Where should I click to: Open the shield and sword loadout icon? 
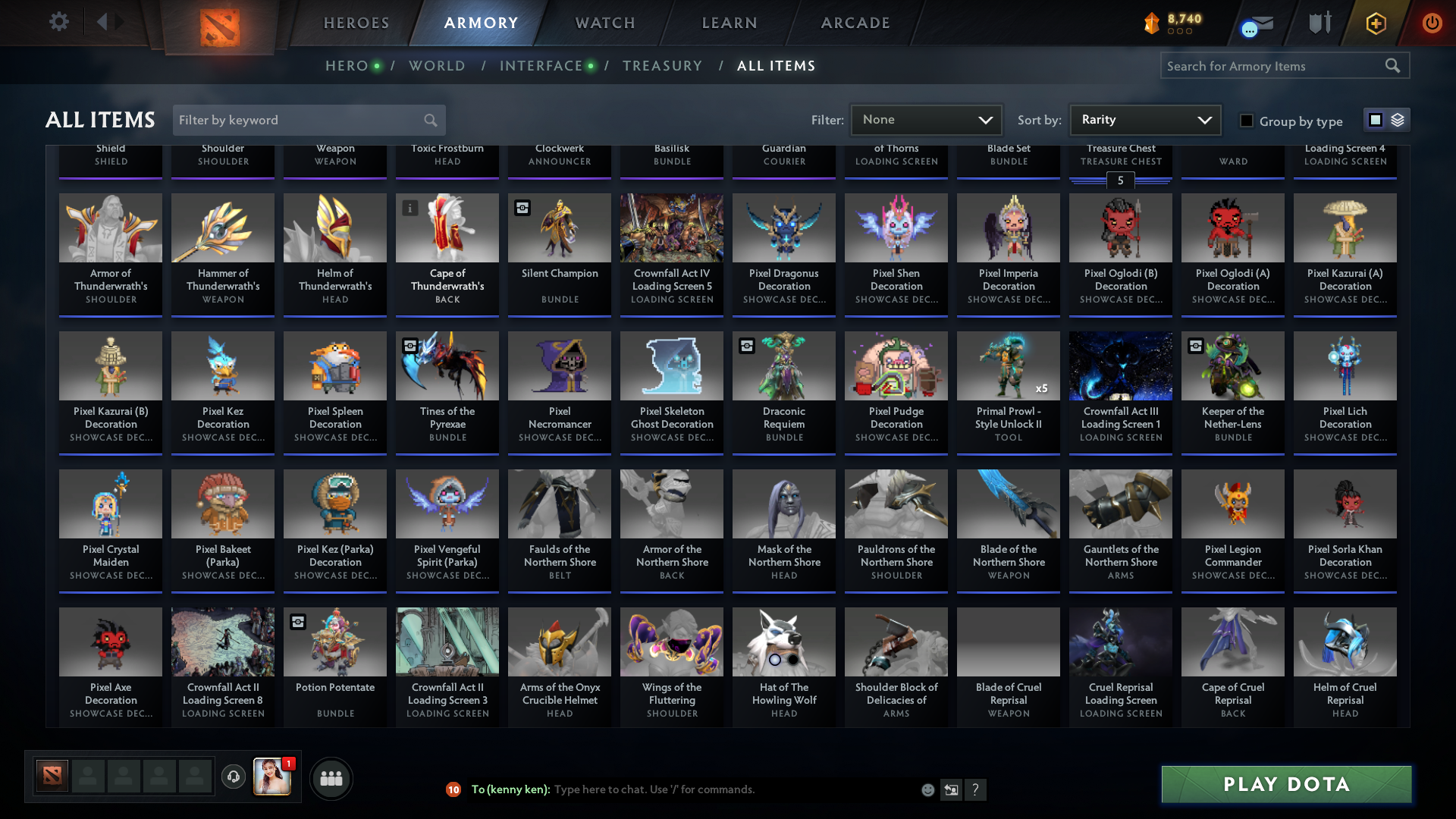click(x=1319, y=23)
